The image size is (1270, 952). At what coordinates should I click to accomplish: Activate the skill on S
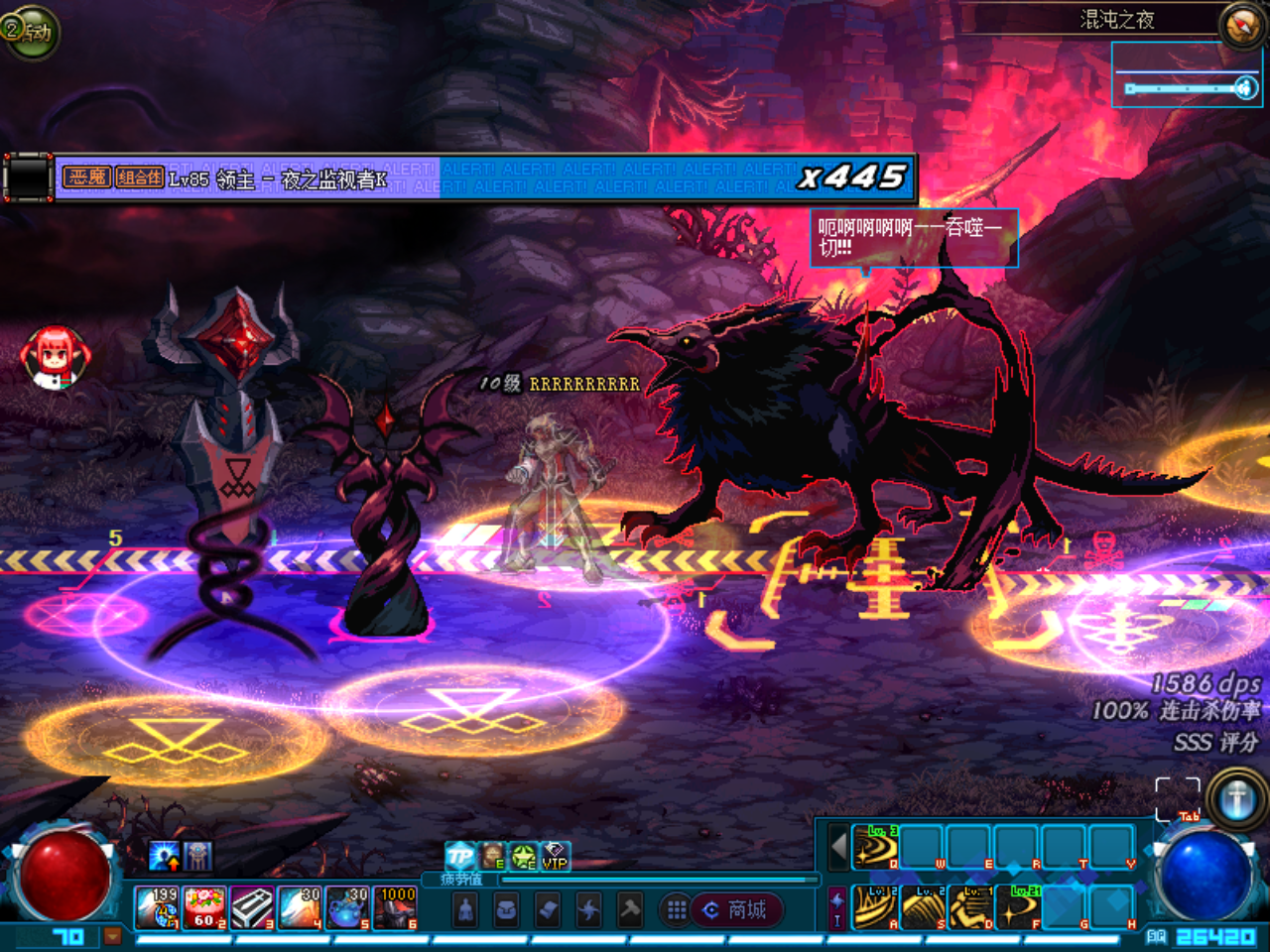[x=923, y=906]
